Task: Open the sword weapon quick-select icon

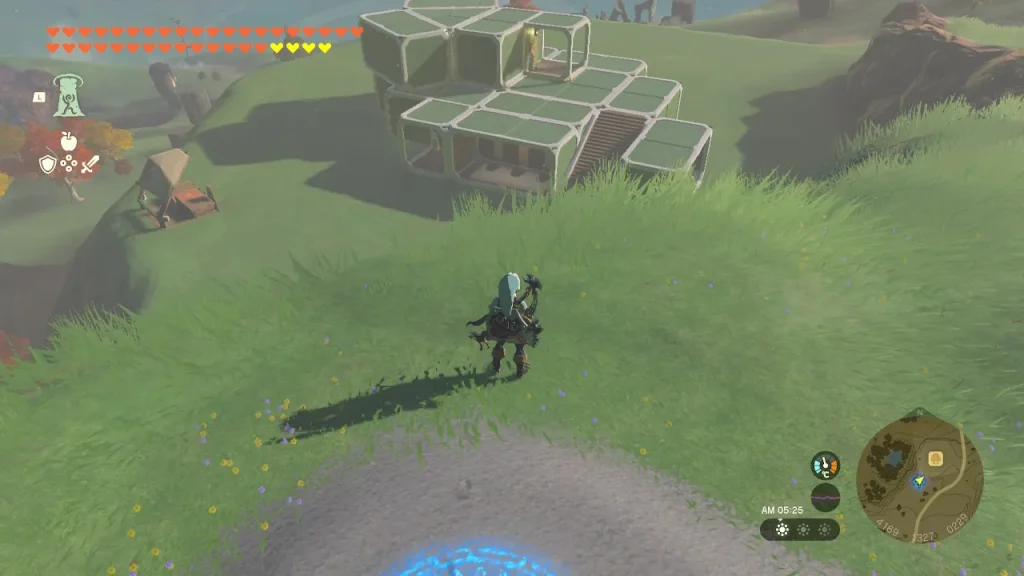Action: (x=89, y=164)
